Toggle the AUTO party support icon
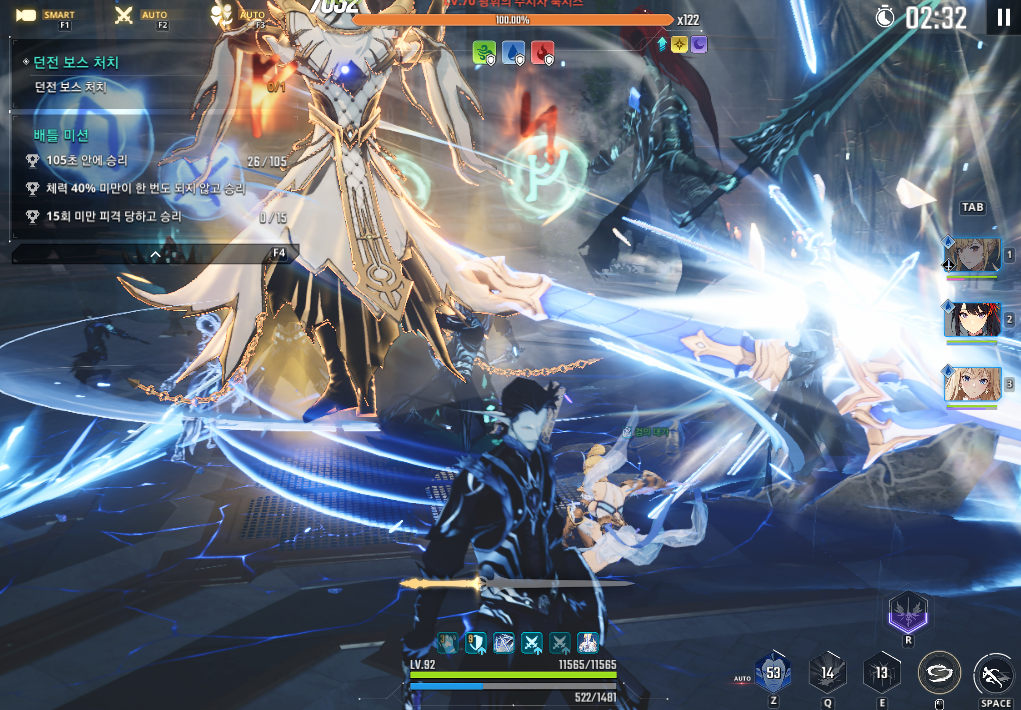The height and width of the screenshot is (710, 1021). pyautogui.click(x=222, y=15)
